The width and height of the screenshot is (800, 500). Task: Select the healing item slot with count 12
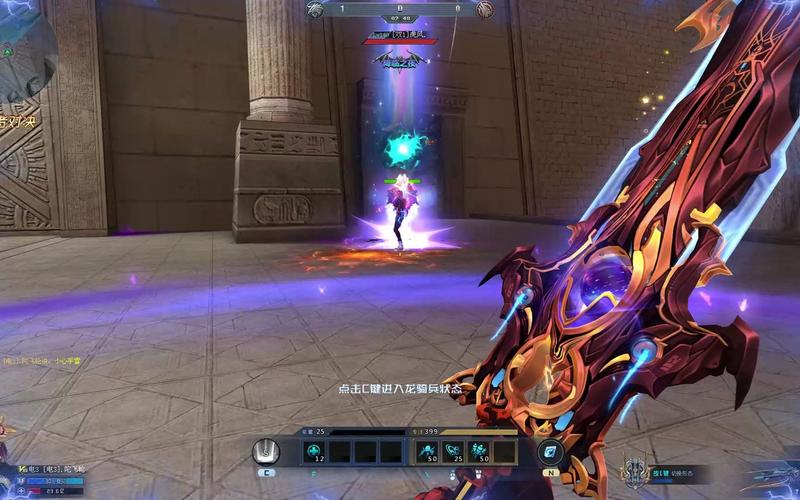click(x=314, y=452)
